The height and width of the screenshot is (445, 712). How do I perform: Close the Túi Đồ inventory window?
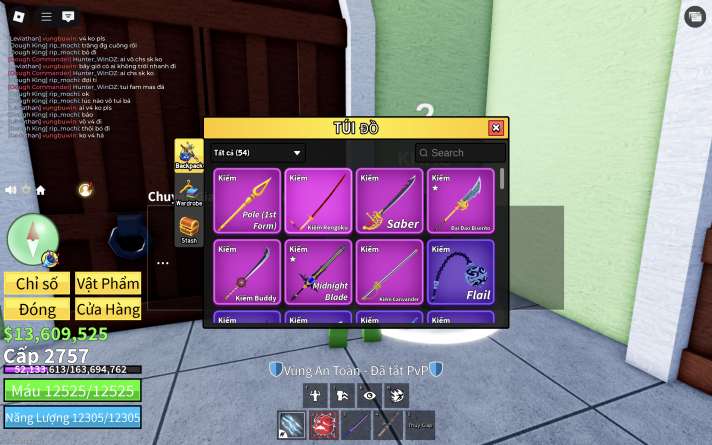495,128
